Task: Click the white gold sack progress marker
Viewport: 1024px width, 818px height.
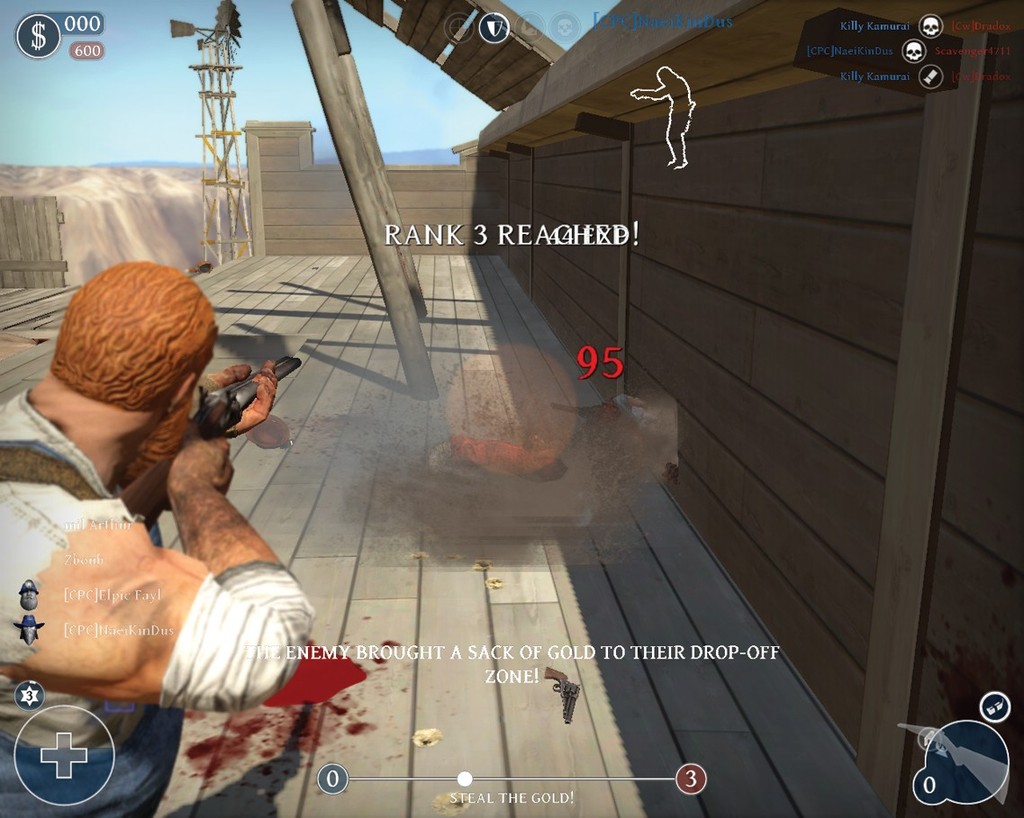Action: point(464,778)
